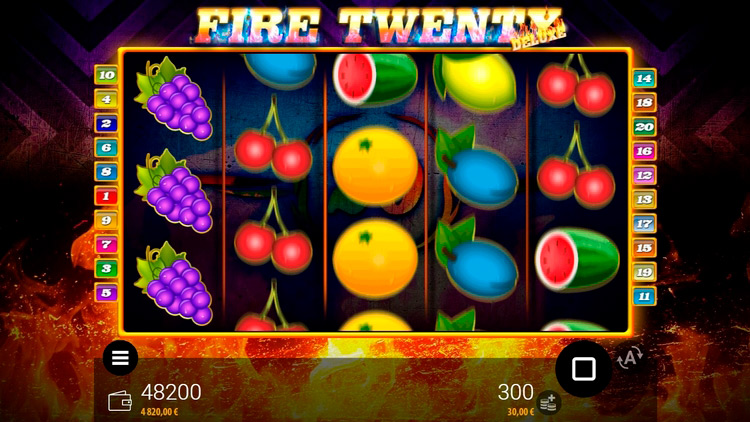Stop the reels with the square button
750x422 pixels.
point(583,369)
